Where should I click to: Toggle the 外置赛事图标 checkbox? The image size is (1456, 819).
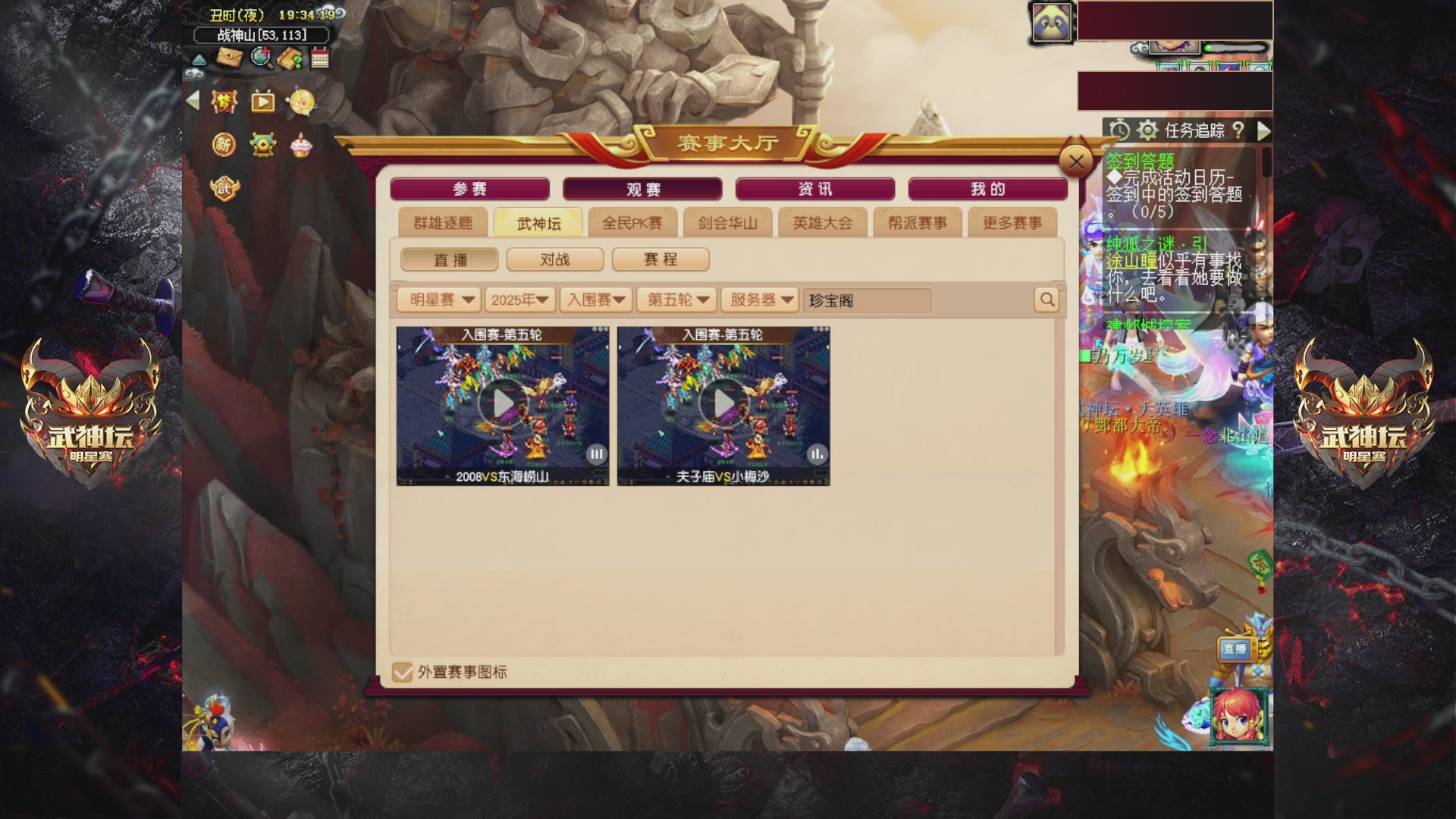403,672
